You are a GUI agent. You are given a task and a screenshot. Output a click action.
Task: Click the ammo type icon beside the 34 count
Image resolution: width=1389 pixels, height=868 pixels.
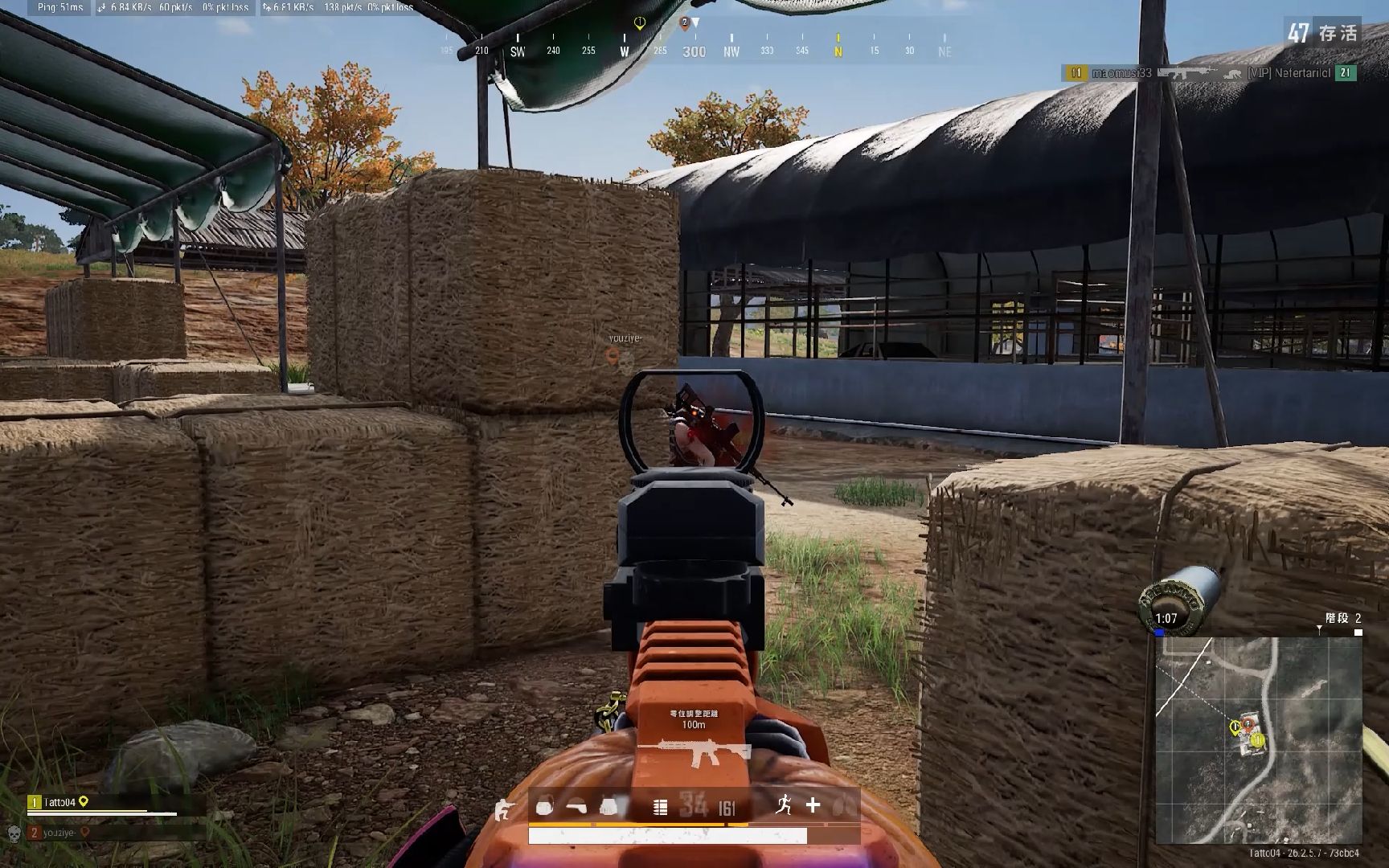(x=659, y=806)
